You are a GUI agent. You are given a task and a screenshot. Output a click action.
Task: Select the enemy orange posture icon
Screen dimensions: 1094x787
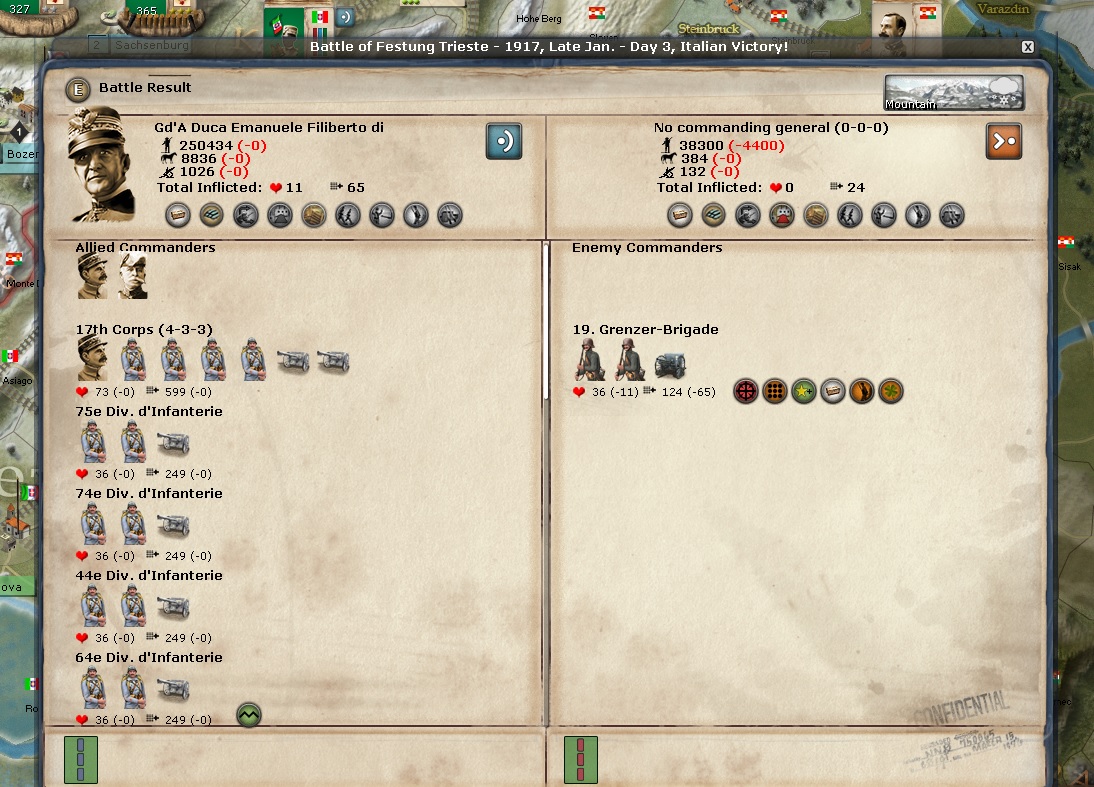(1003, 141)
